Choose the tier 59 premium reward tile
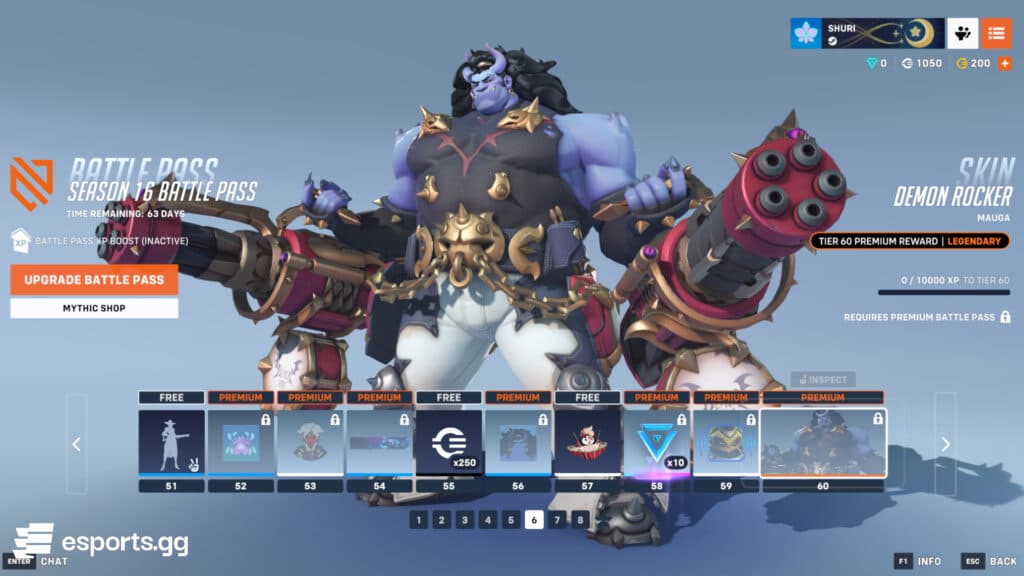This screenshot has height=576, width=1024. 726,441
